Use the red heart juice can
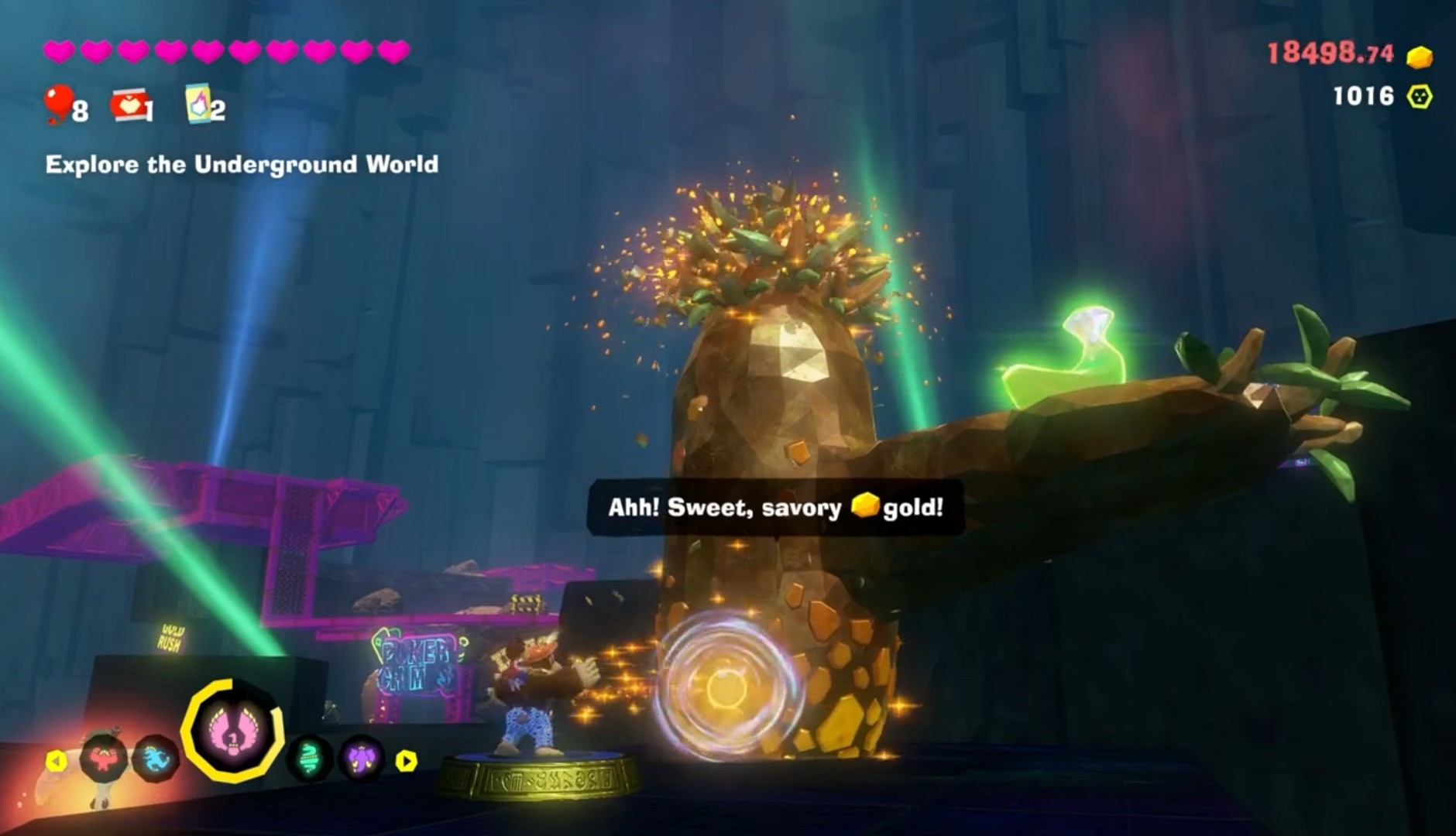Image resolution: width=1456 pixels, height=836 pixels. coord(128,105)
